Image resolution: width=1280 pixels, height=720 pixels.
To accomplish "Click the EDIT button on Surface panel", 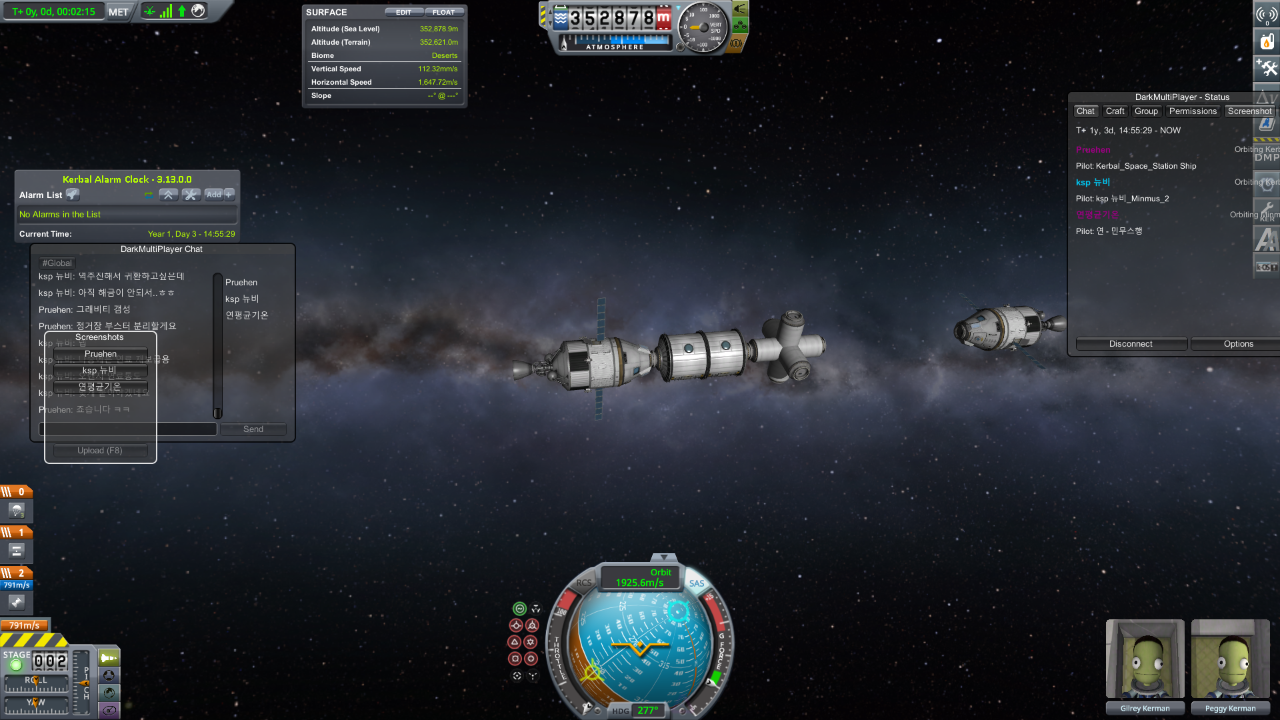I will [403, 12].
